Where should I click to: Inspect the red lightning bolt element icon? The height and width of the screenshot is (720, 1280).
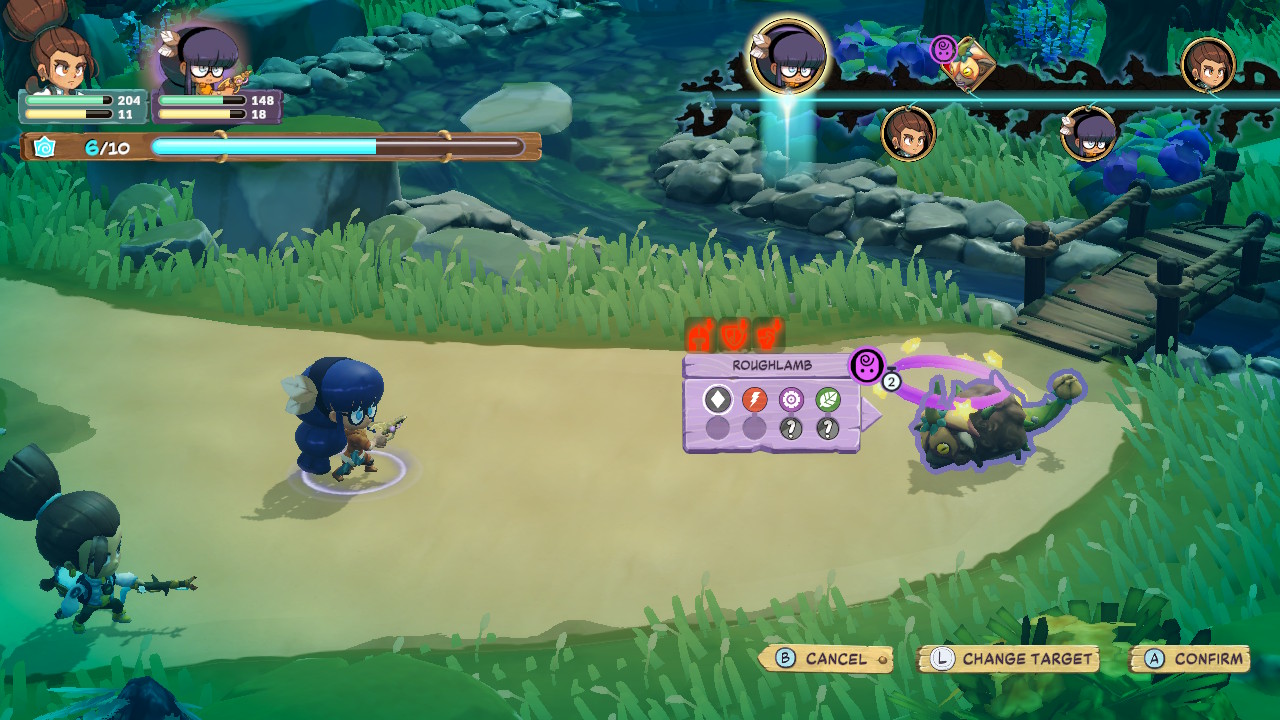(x=754, y=400)
